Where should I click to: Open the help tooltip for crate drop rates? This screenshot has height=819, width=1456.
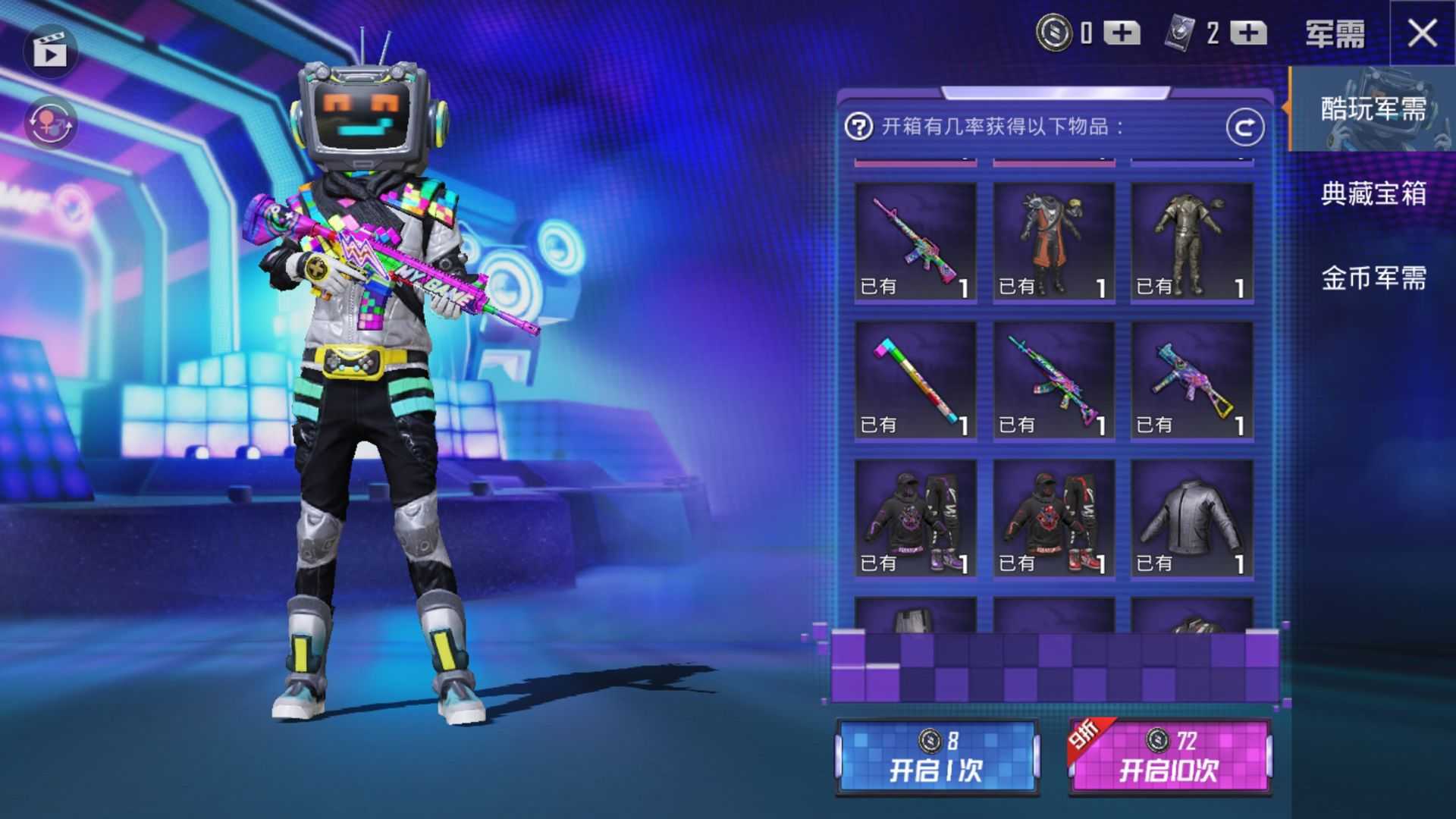[858, 126]
